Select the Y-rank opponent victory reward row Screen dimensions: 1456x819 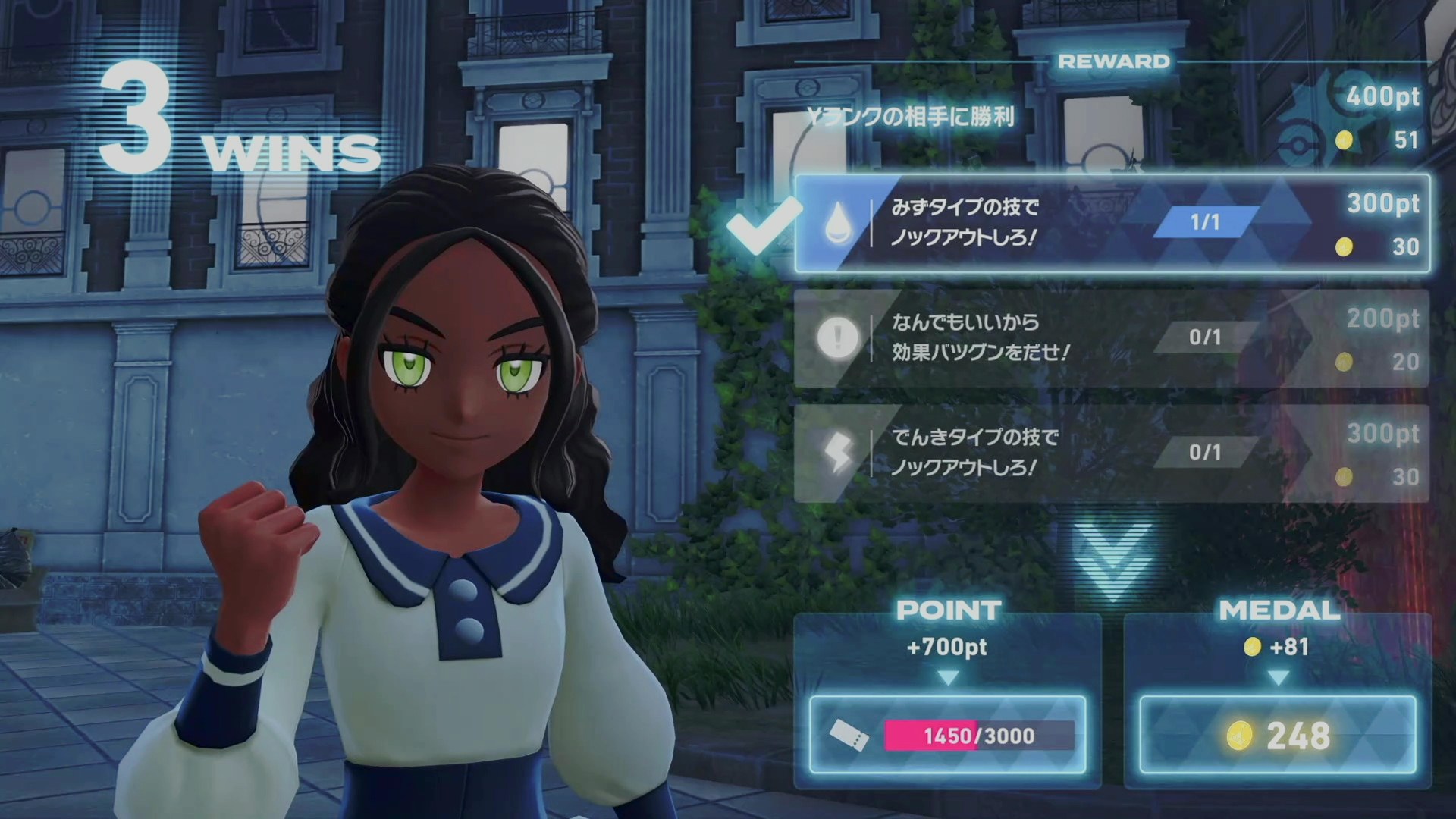(x=1112, y=118)
